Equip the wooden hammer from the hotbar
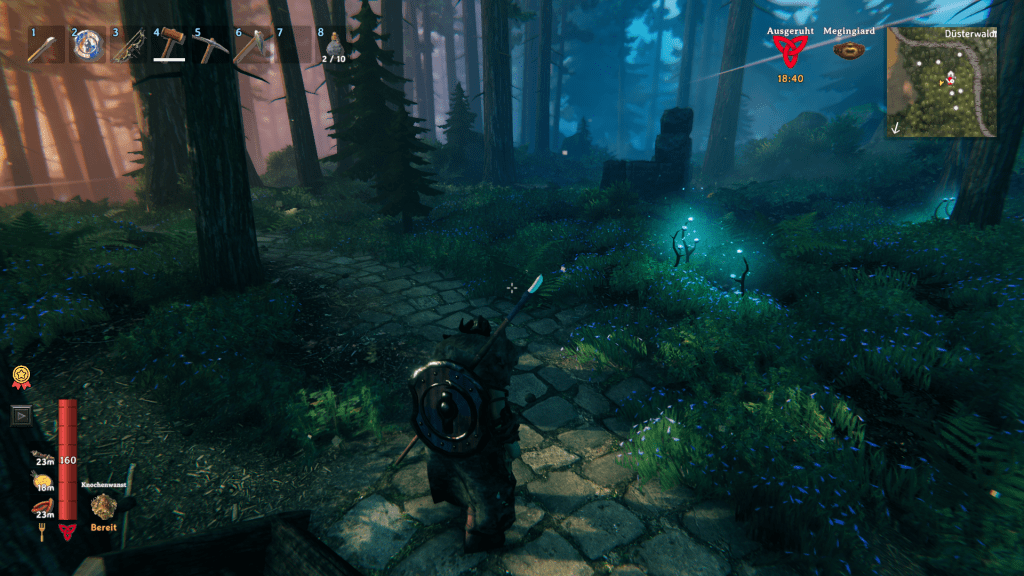Viewport: 1024px width, 576px height. [x=169, y=45]
